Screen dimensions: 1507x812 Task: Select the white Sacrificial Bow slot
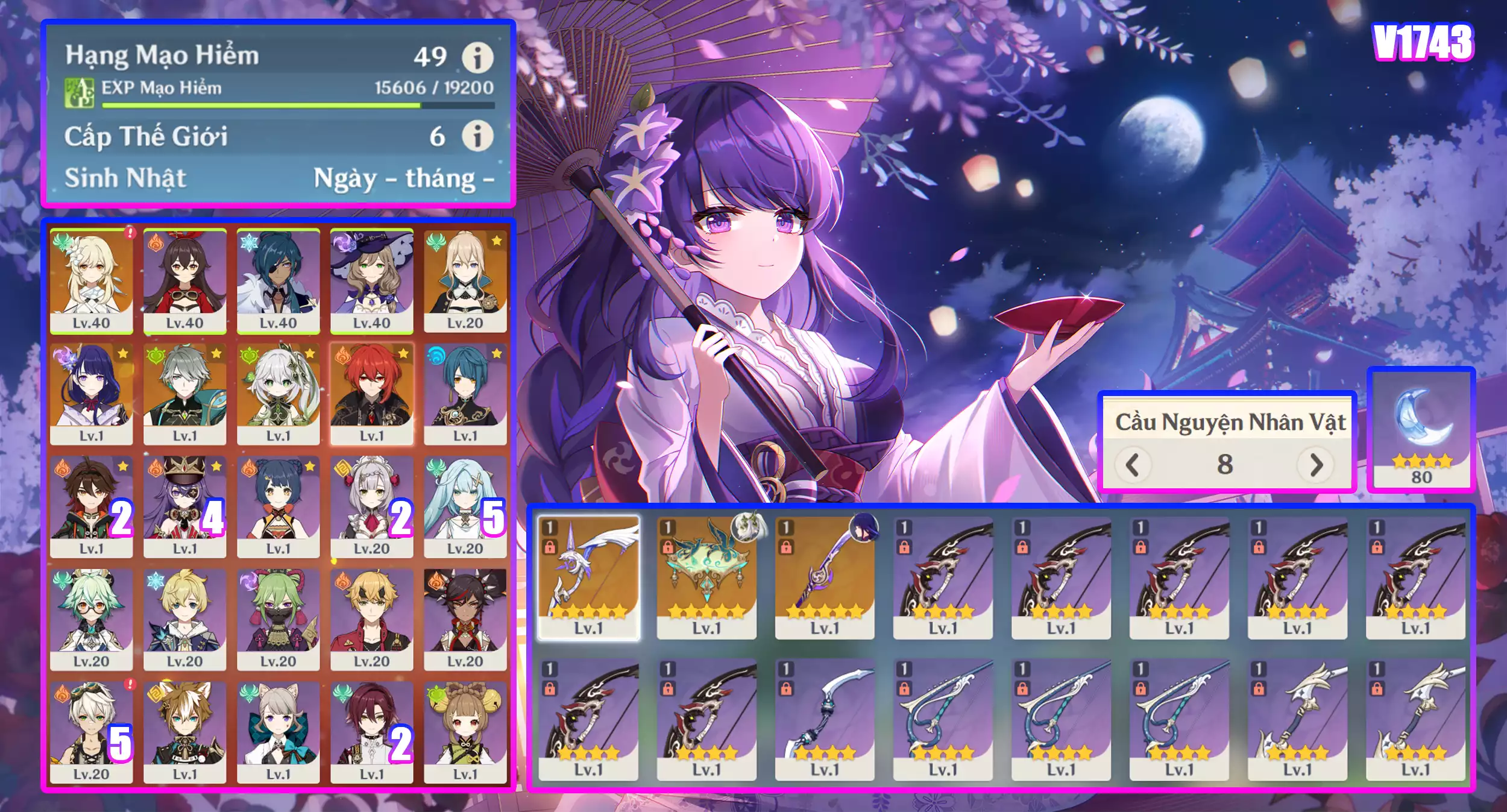pos(825,719)
